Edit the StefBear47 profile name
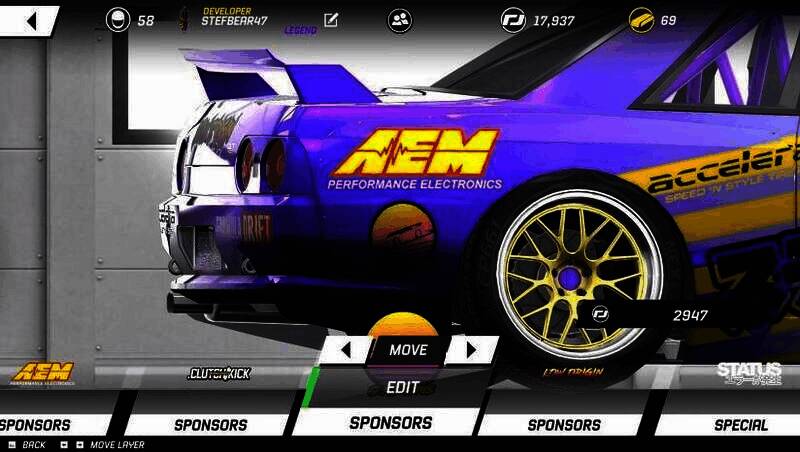Image resolution: width=800 pixels, height=452 pixels. tap(331, 20)
